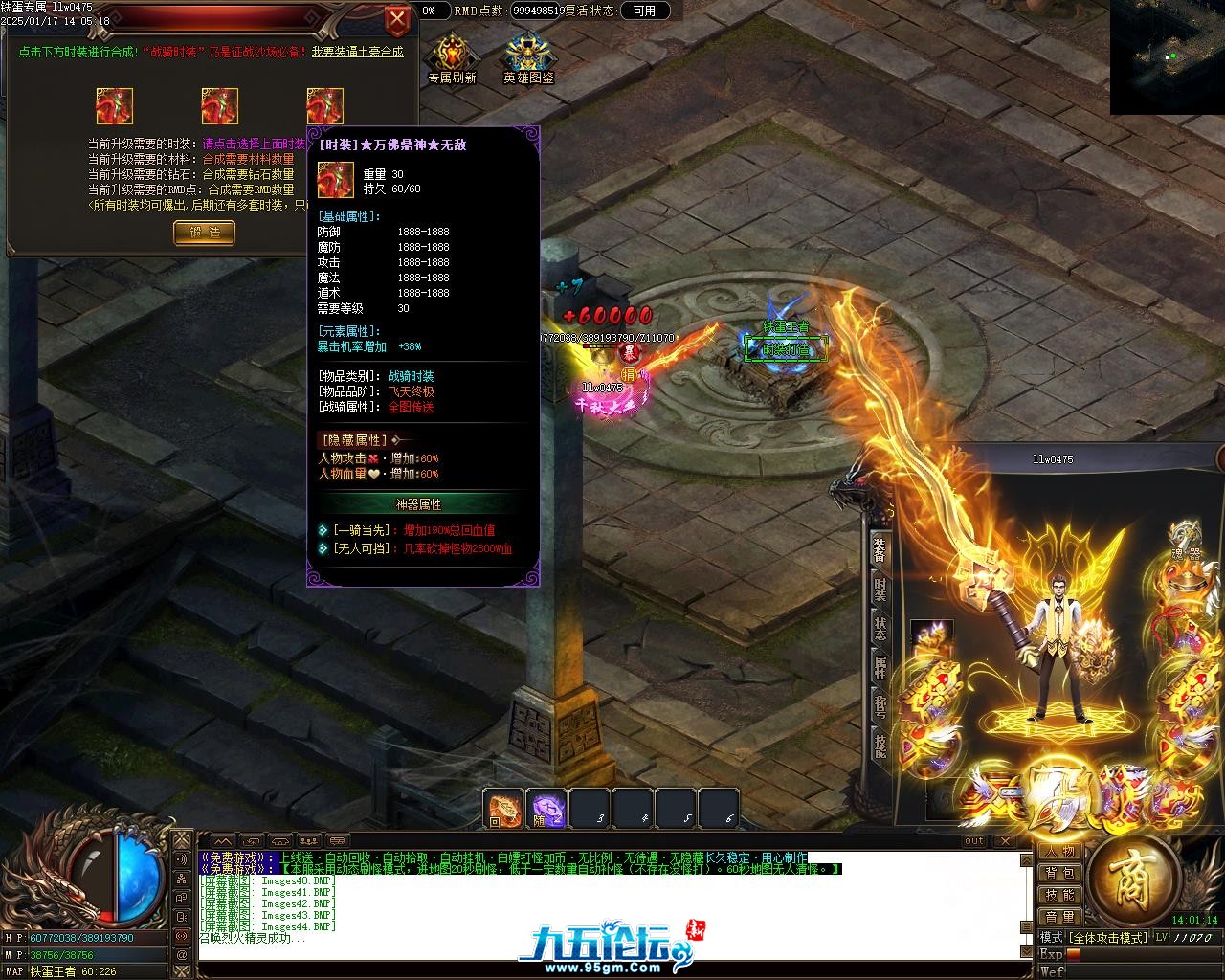Screen dimensions: 1225x980
Task: Switch to the 装备 equipment tab
Action: click(880, 548)
